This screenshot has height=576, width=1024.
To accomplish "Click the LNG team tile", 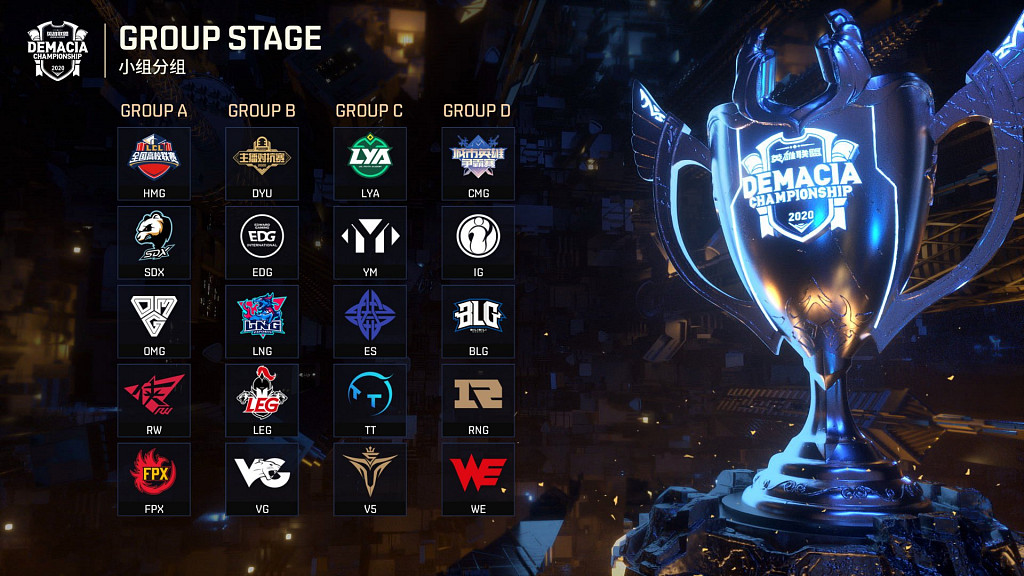I will tap(262, 322).
